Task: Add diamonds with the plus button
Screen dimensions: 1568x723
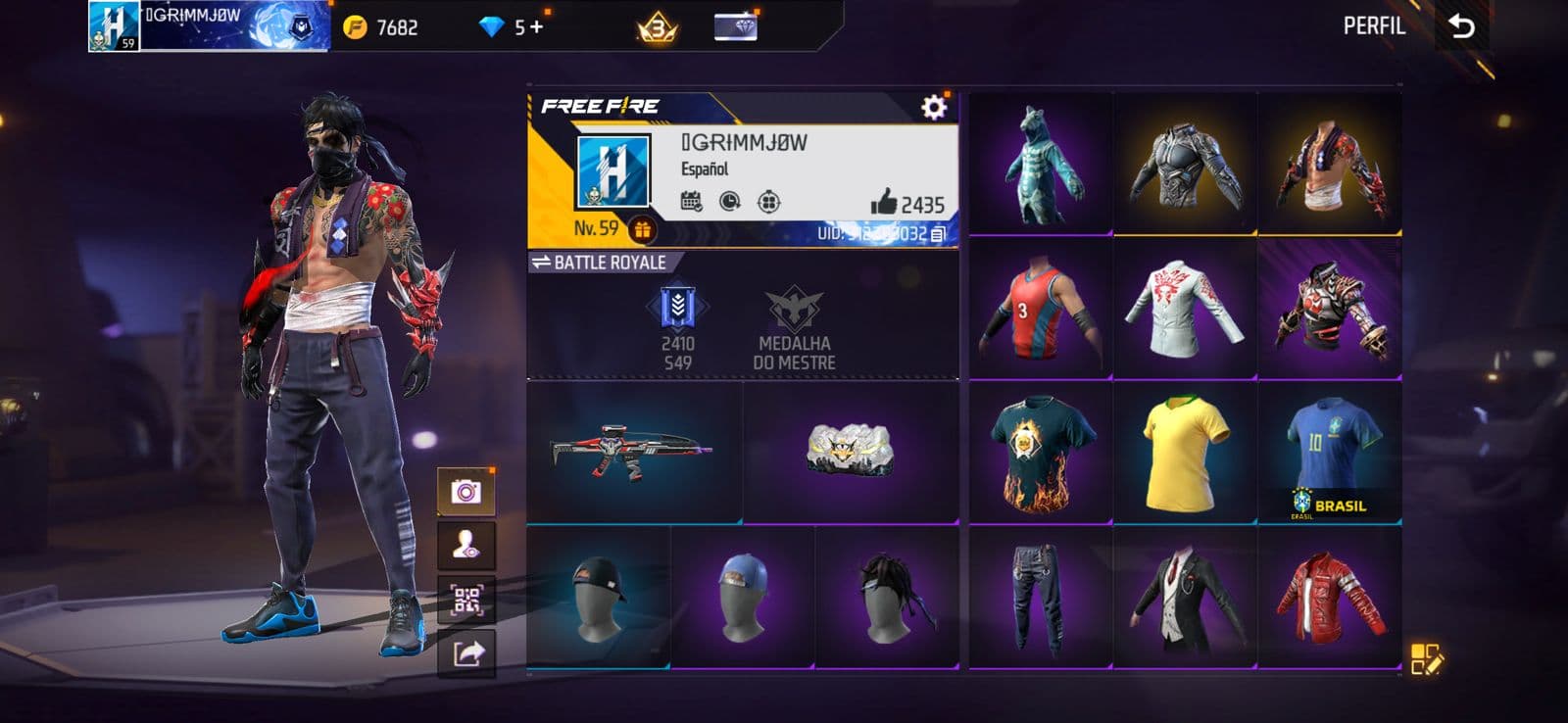Action: click(x=536, y=26)
